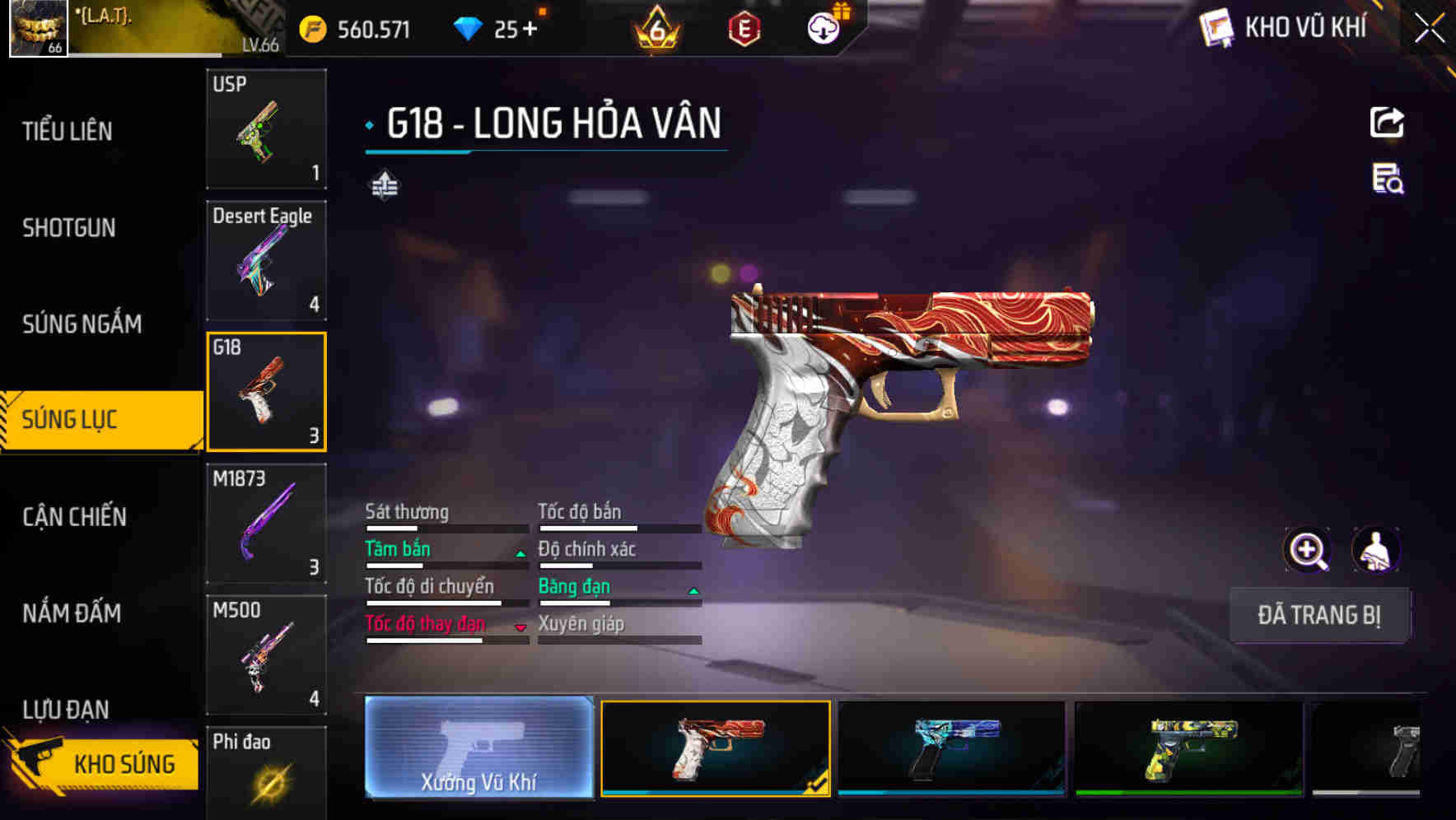This screenshot has height=820, width=1456.
Task: Pick the Desert Eagle slot
Action: pos(266,260)
